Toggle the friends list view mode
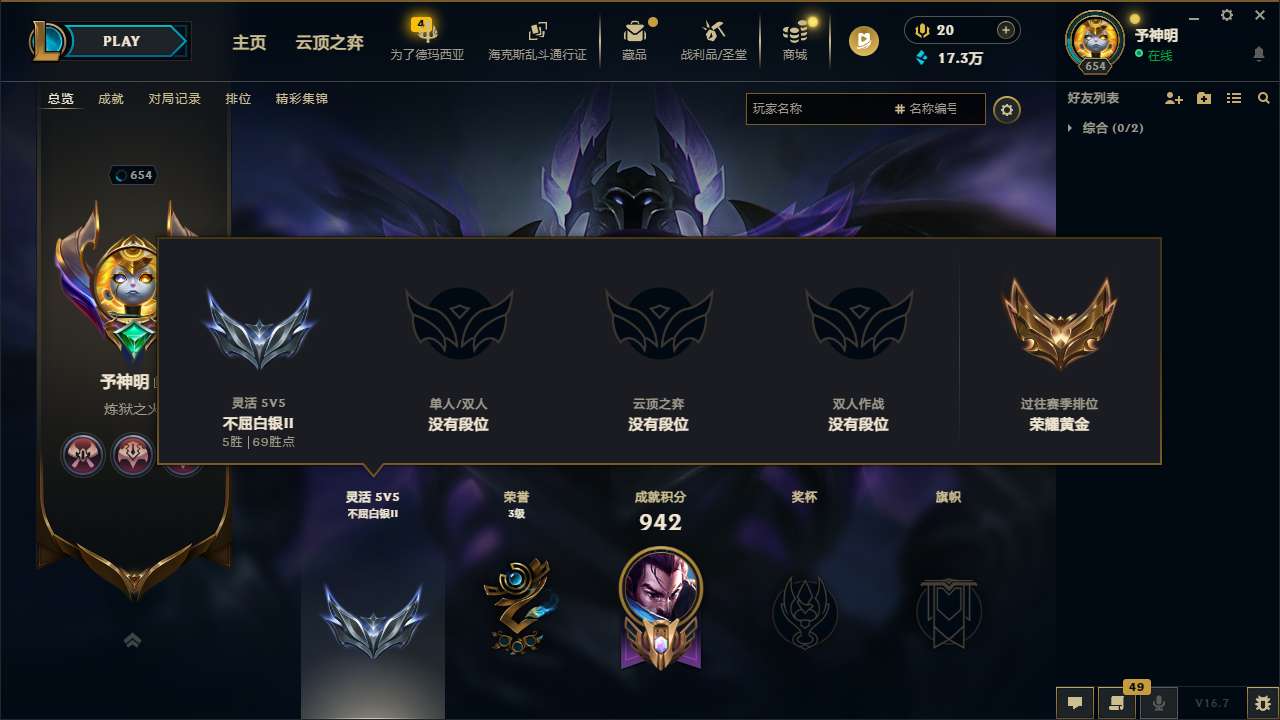The width and height of the screenshot is (1280, 720). pyautogui.click(x=1233, y=98)
